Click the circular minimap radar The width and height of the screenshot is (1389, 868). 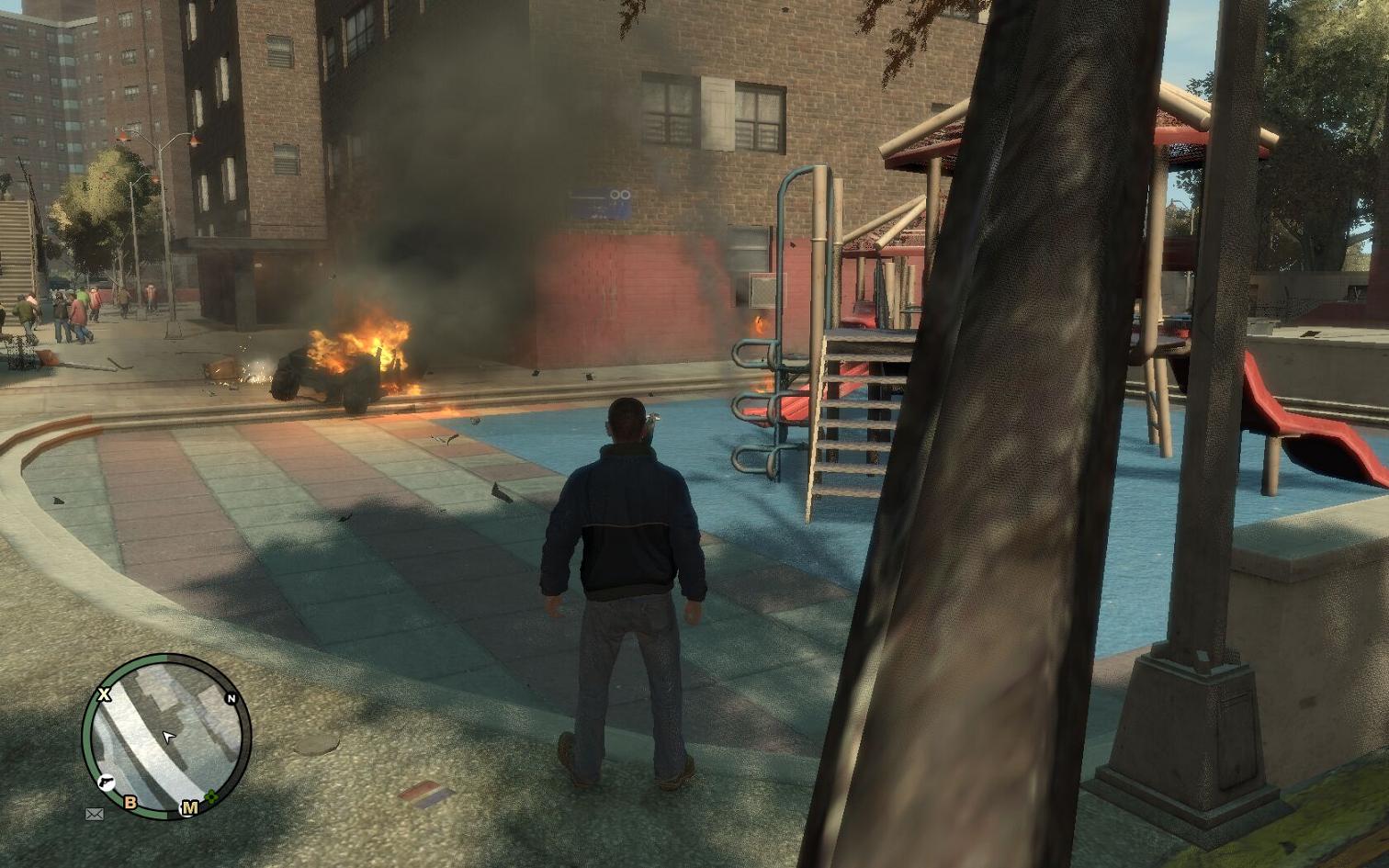(166, 736)
